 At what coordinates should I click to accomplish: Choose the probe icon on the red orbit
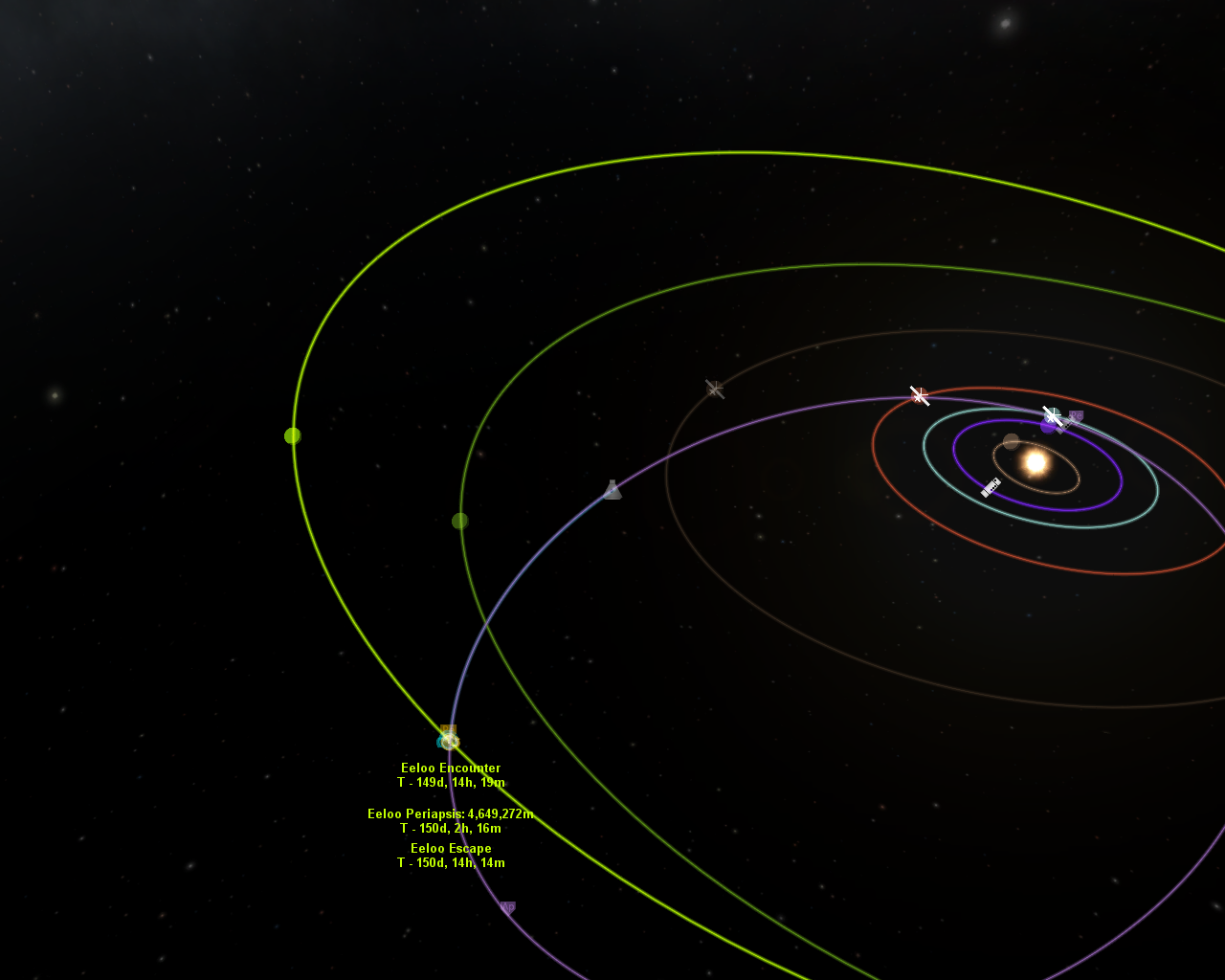click(x=920, y=395)
